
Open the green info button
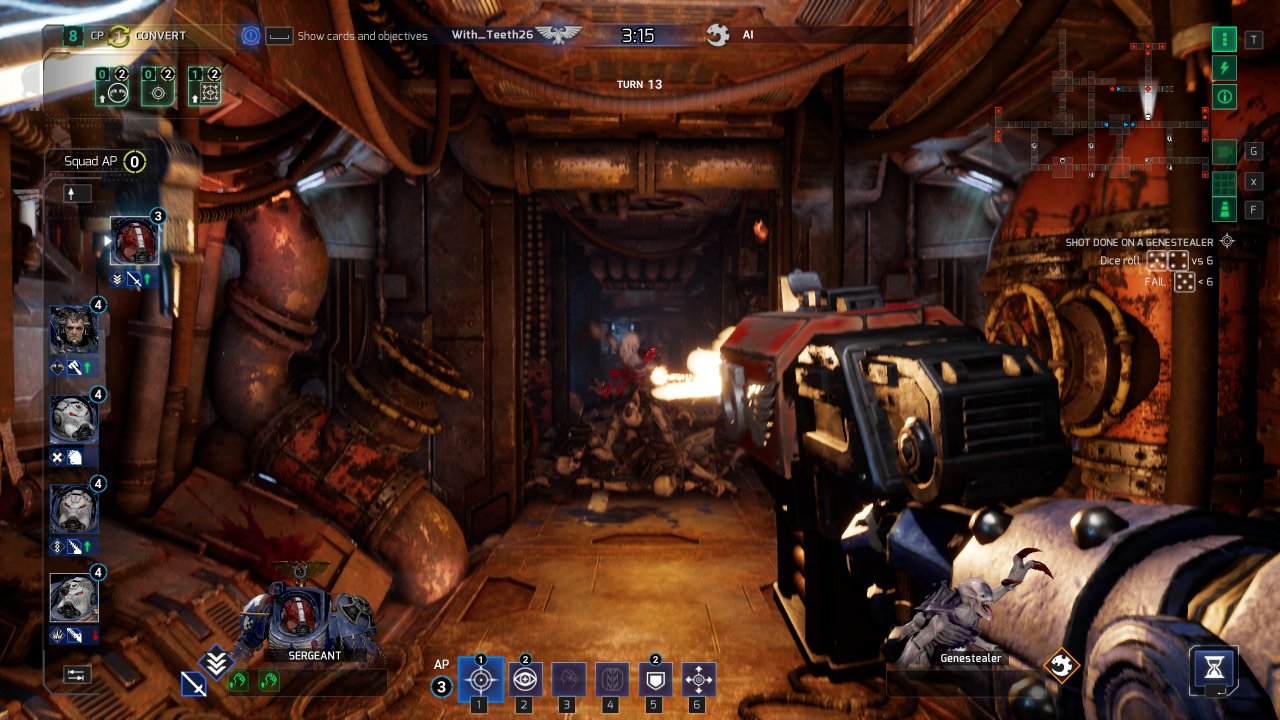point(1224,97)
